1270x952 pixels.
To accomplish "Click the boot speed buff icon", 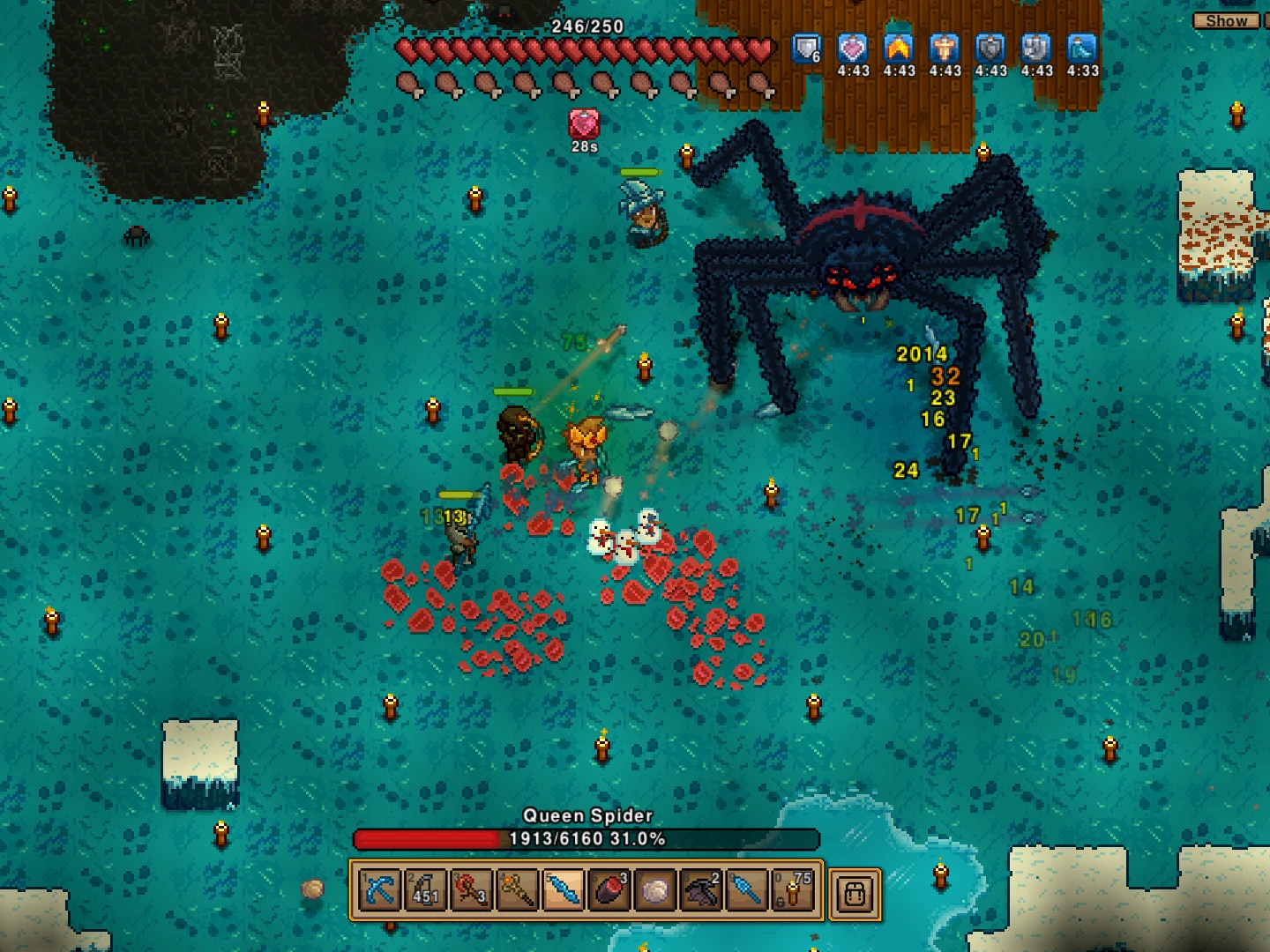I will pyautogui.click(x=1082, y=48).
